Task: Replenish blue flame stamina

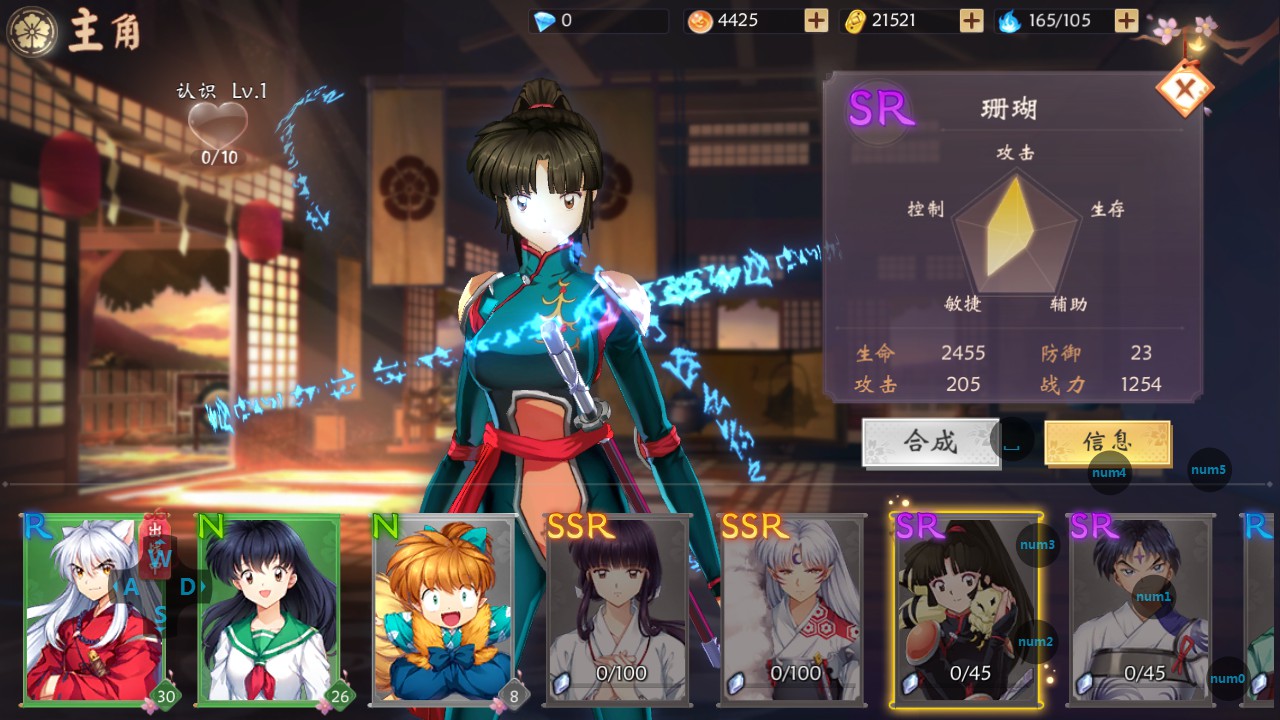Action: coord(1126,20)
